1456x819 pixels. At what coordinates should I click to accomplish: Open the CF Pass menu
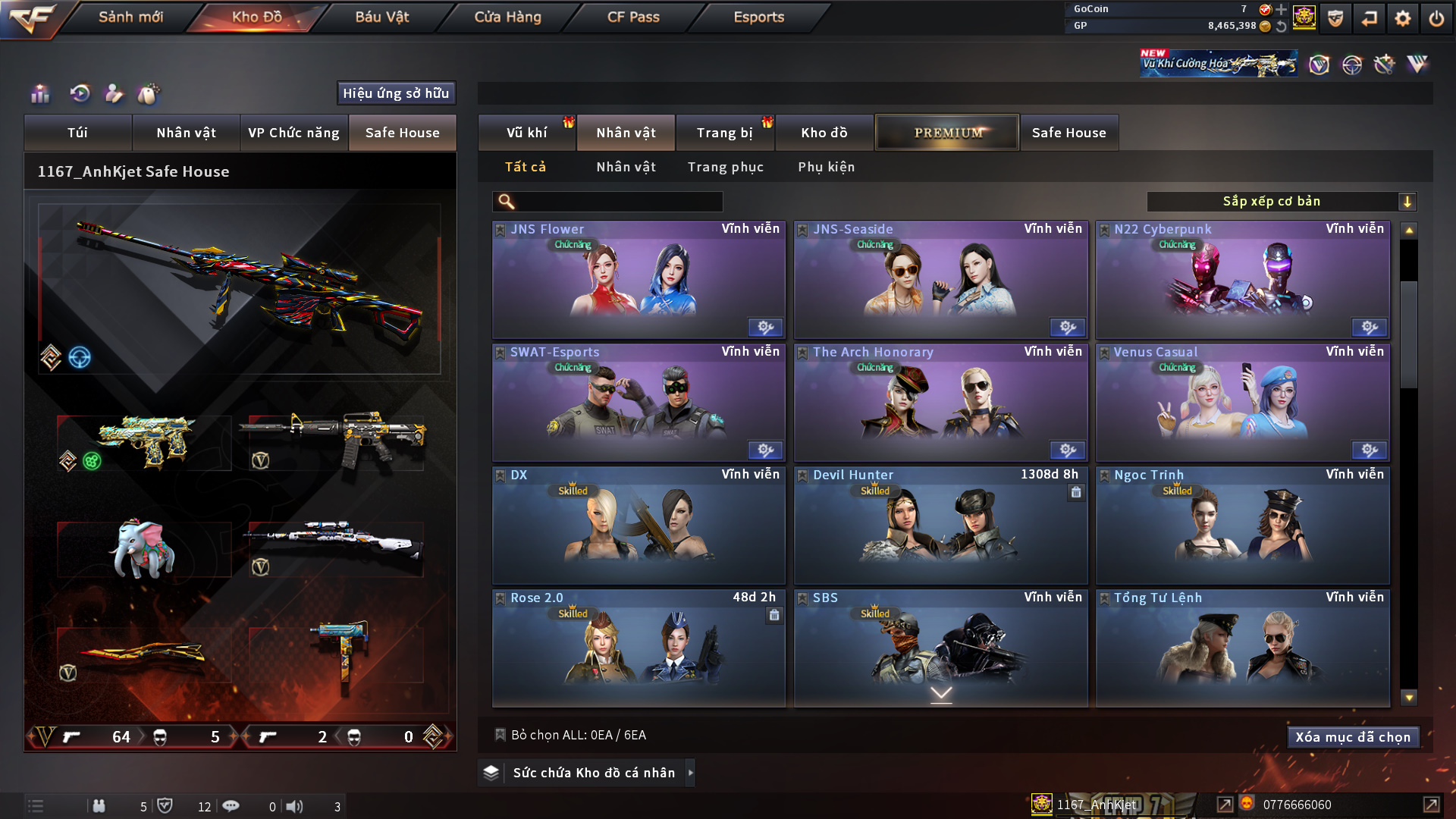(x=633, y=17)
